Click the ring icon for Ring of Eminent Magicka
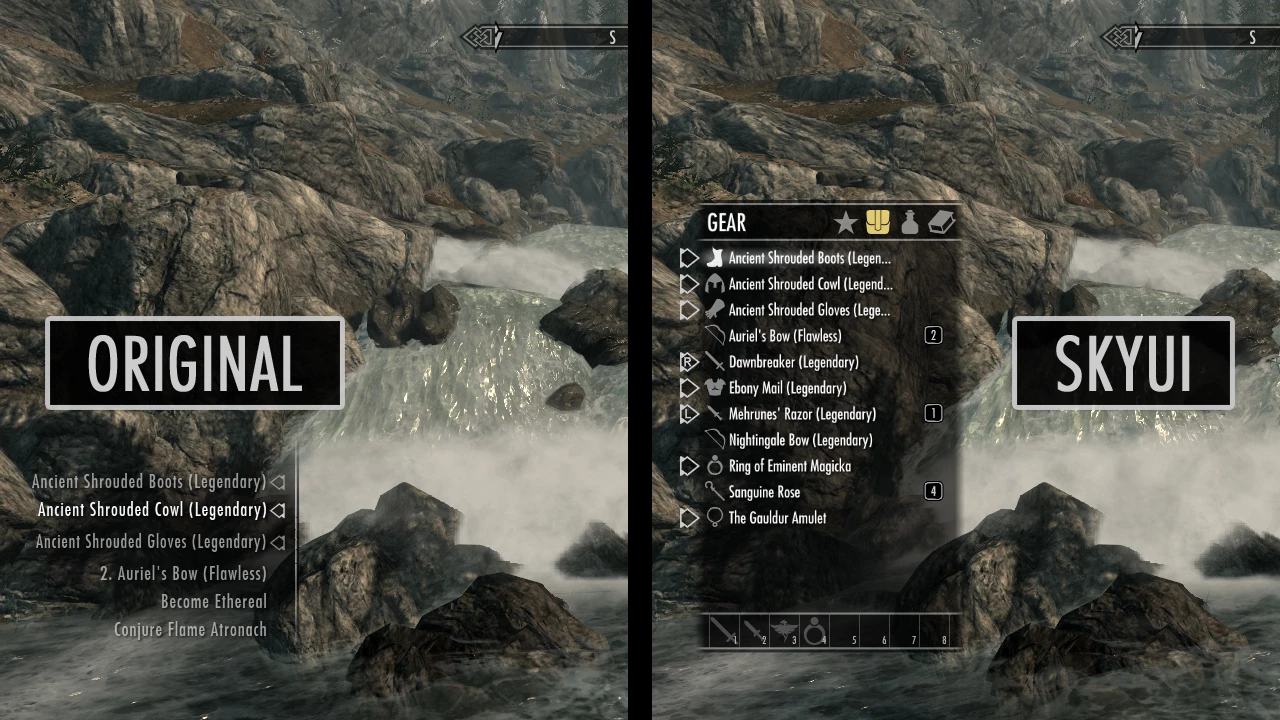 coord(714,465)
